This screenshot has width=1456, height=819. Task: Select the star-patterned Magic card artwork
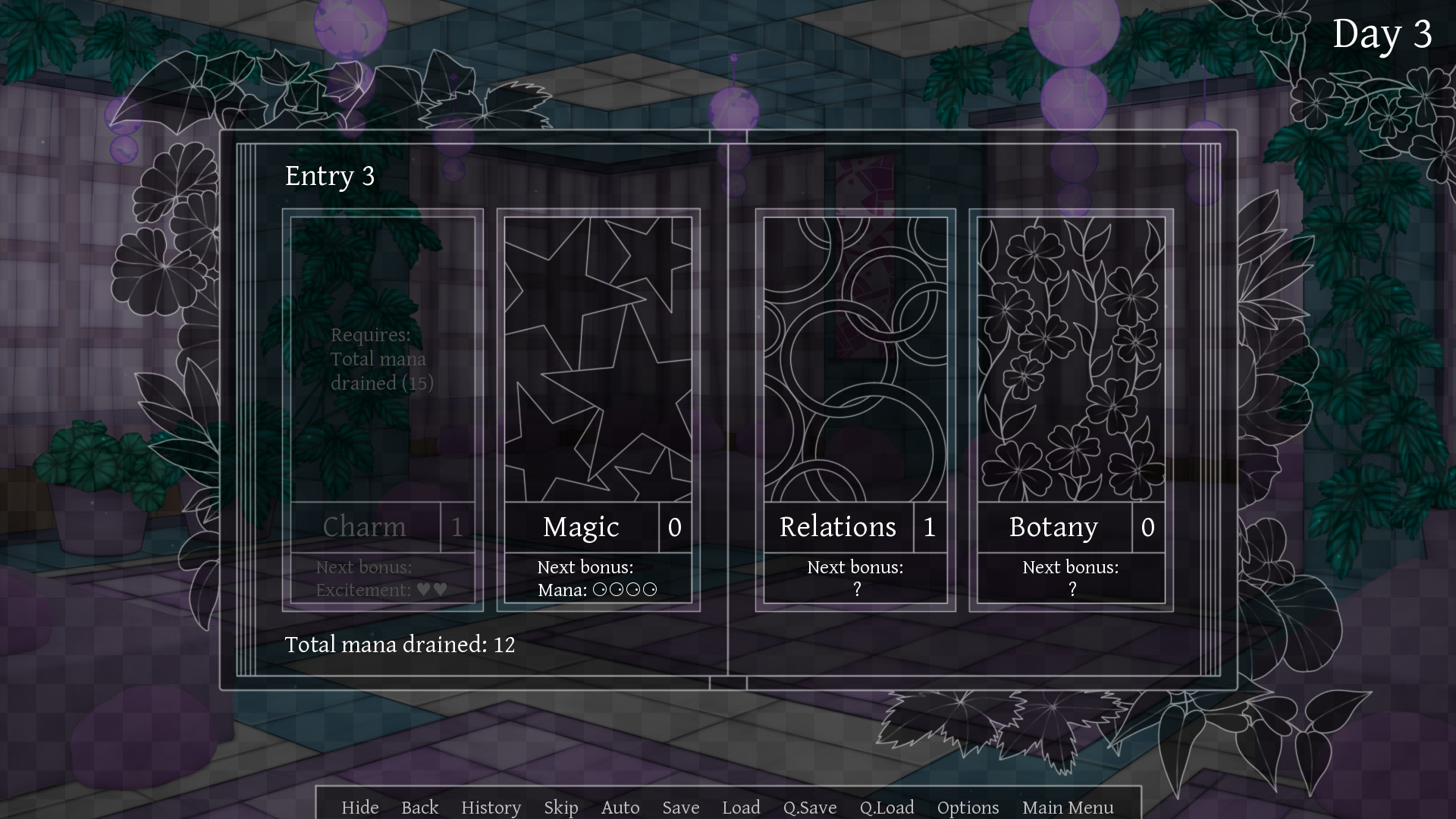(598, 356)
